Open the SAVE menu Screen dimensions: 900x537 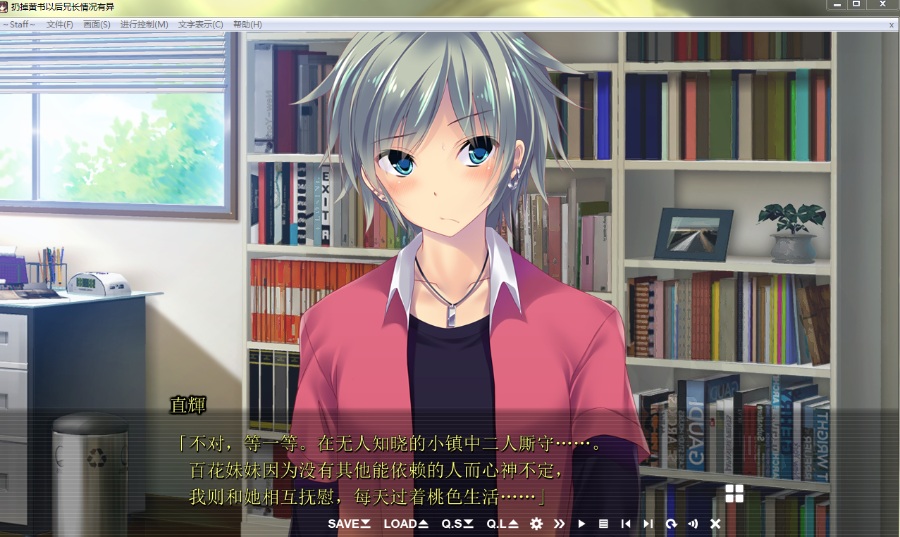[x=348, y=523]
